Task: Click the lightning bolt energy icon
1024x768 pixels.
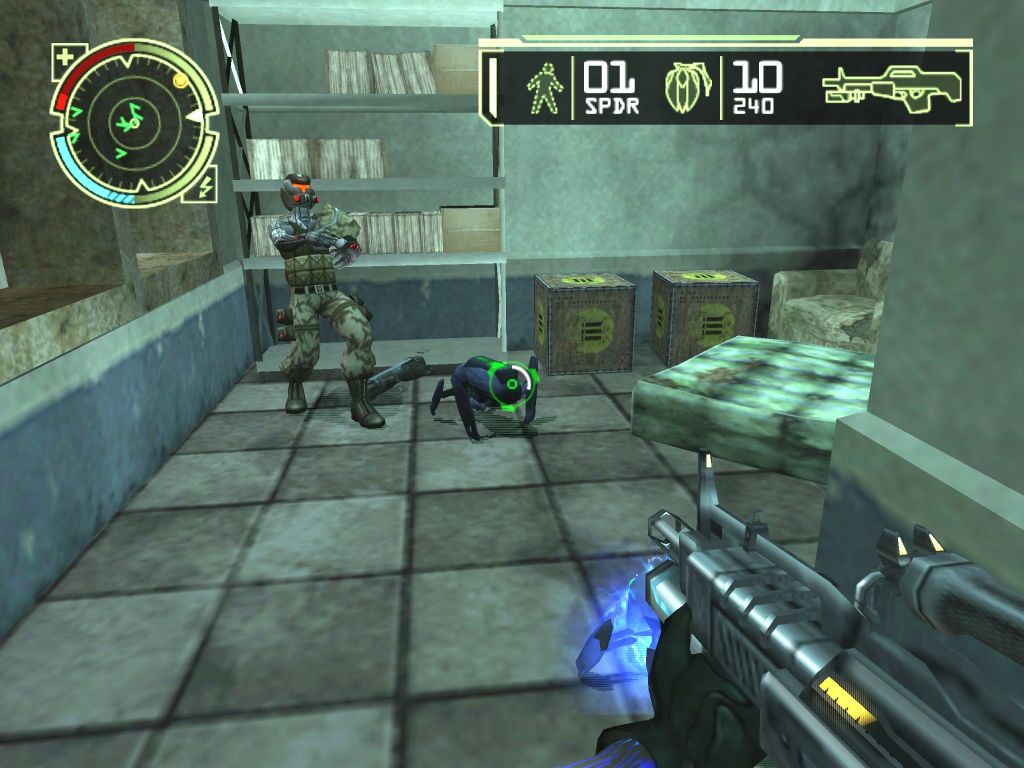Action: point(207,187)
